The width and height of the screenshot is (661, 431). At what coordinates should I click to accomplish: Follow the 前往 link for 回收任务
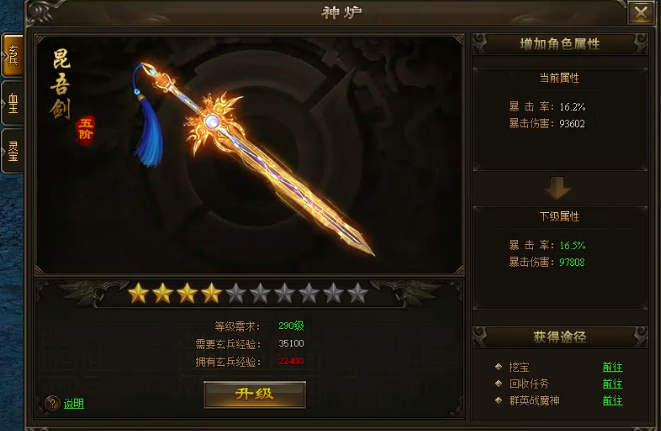pos(612,383)
